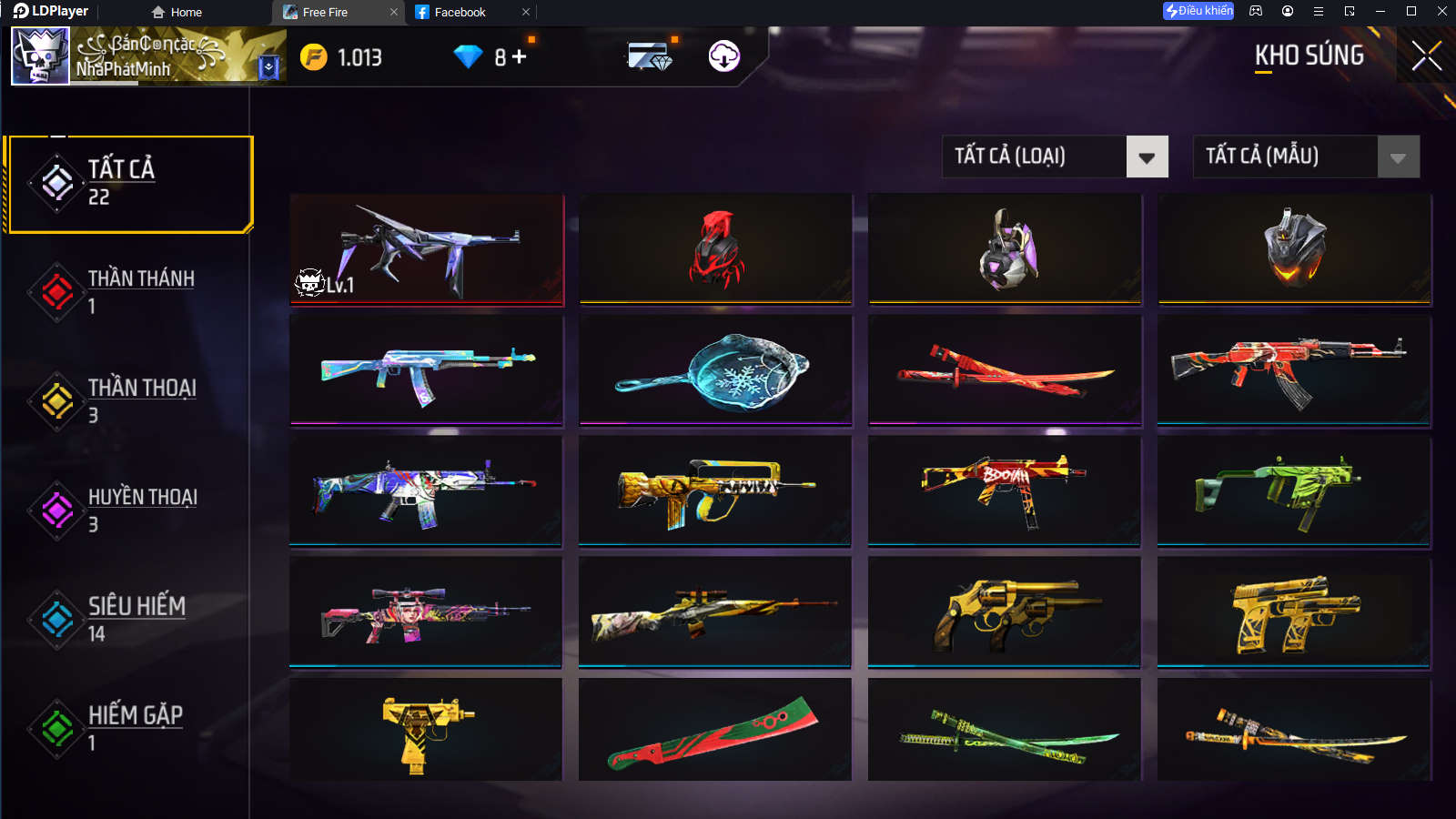Activate the HIẾM GẶP green filter
1456x819 pixels.
pos(56,728)
